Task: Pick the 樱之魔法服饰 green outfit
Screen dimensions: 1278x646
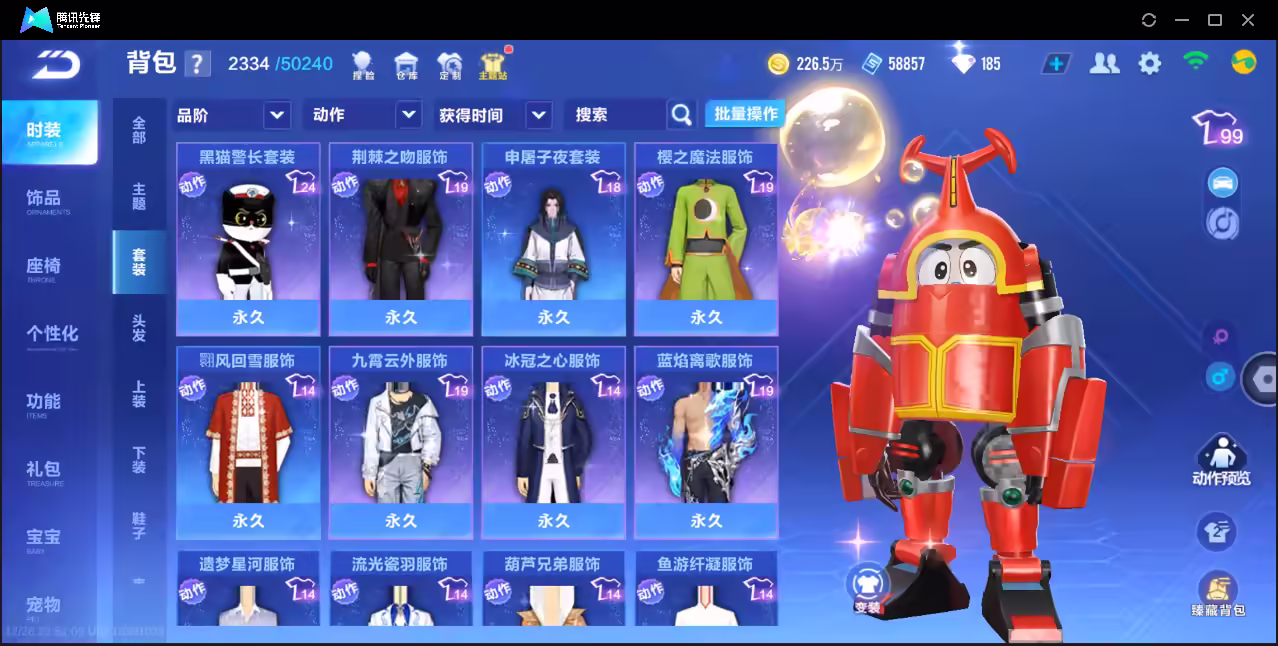Action: (x=706, y=238)
